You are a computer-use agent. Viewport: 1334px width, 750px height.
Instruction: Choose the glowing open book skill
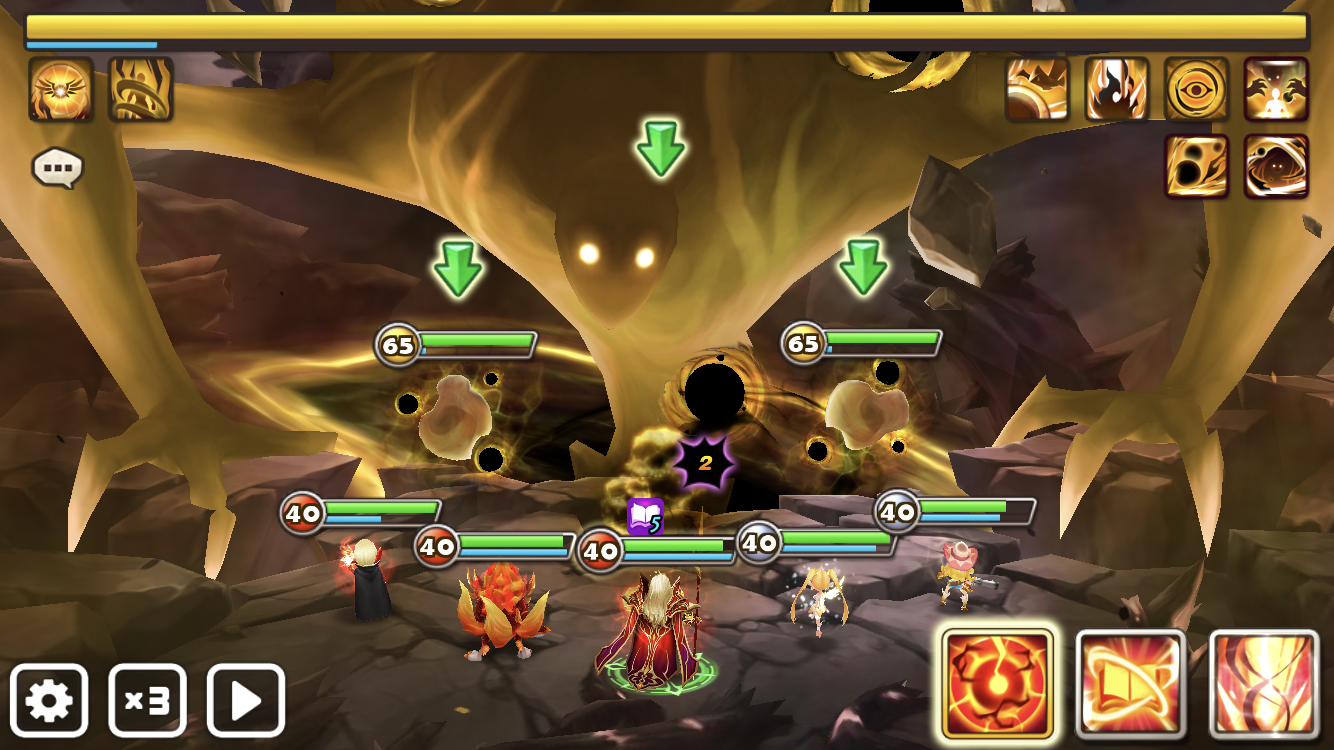[1131, 684]
